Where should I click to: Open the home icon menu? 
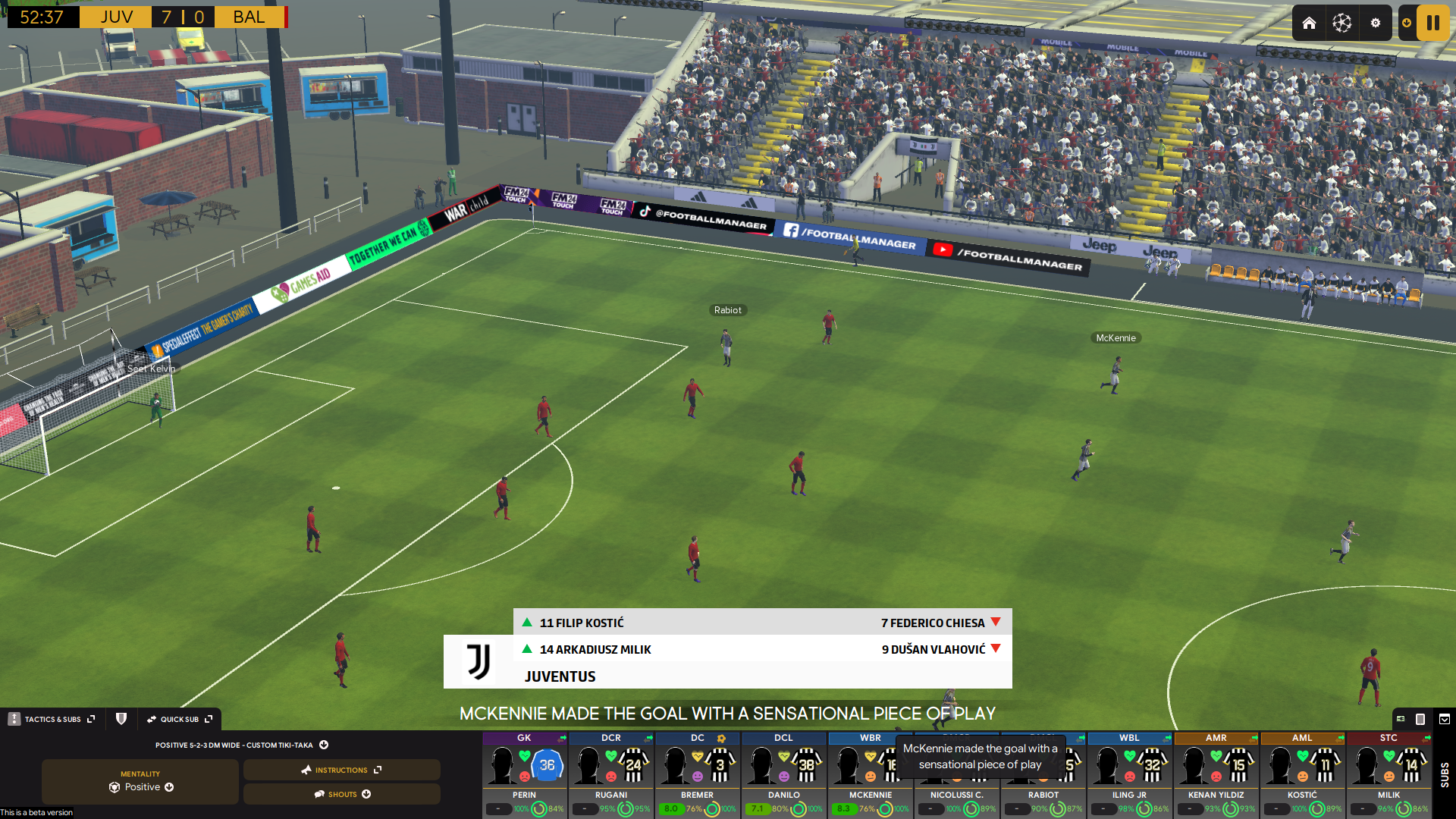1309,23
